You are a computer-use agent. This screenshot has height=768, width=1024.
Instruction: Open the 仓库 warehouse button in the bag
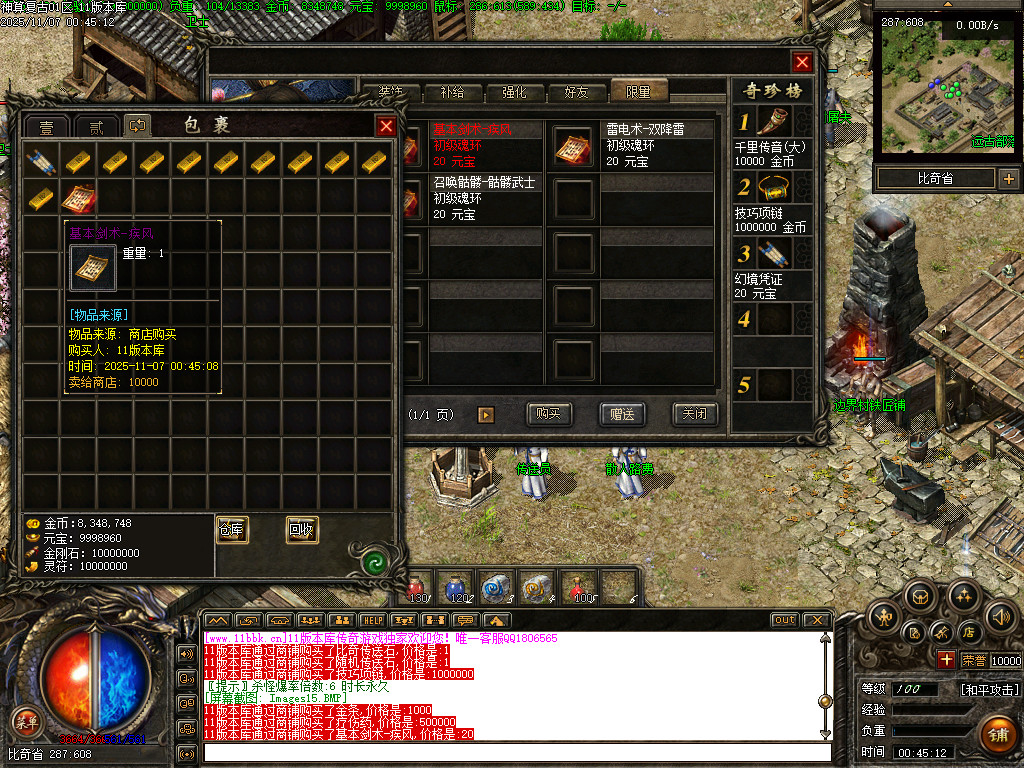(x=232, y=530)
